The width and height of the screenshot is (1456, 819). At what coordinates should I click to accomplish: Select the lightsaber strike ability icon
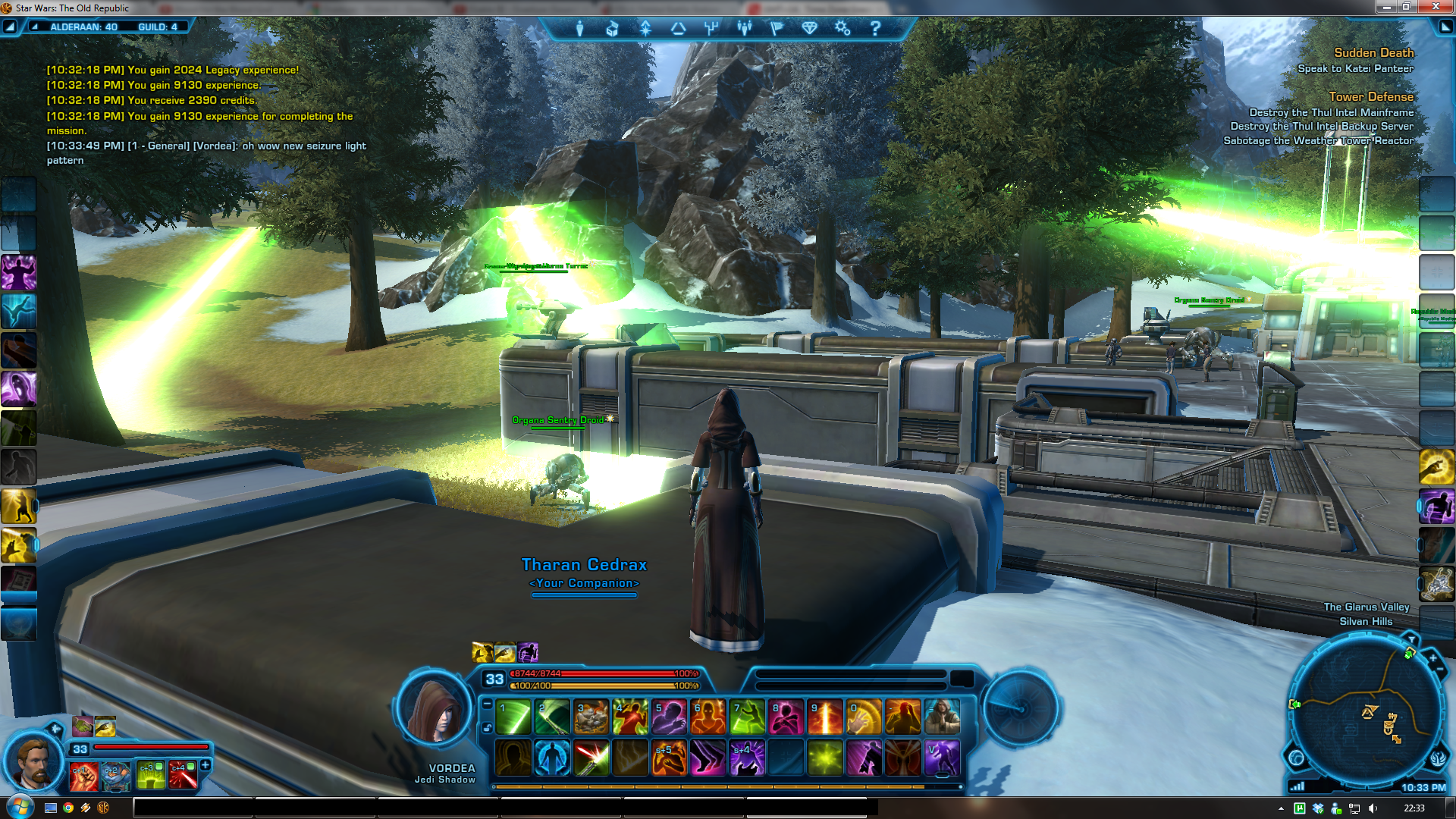[x=591, y=758]
